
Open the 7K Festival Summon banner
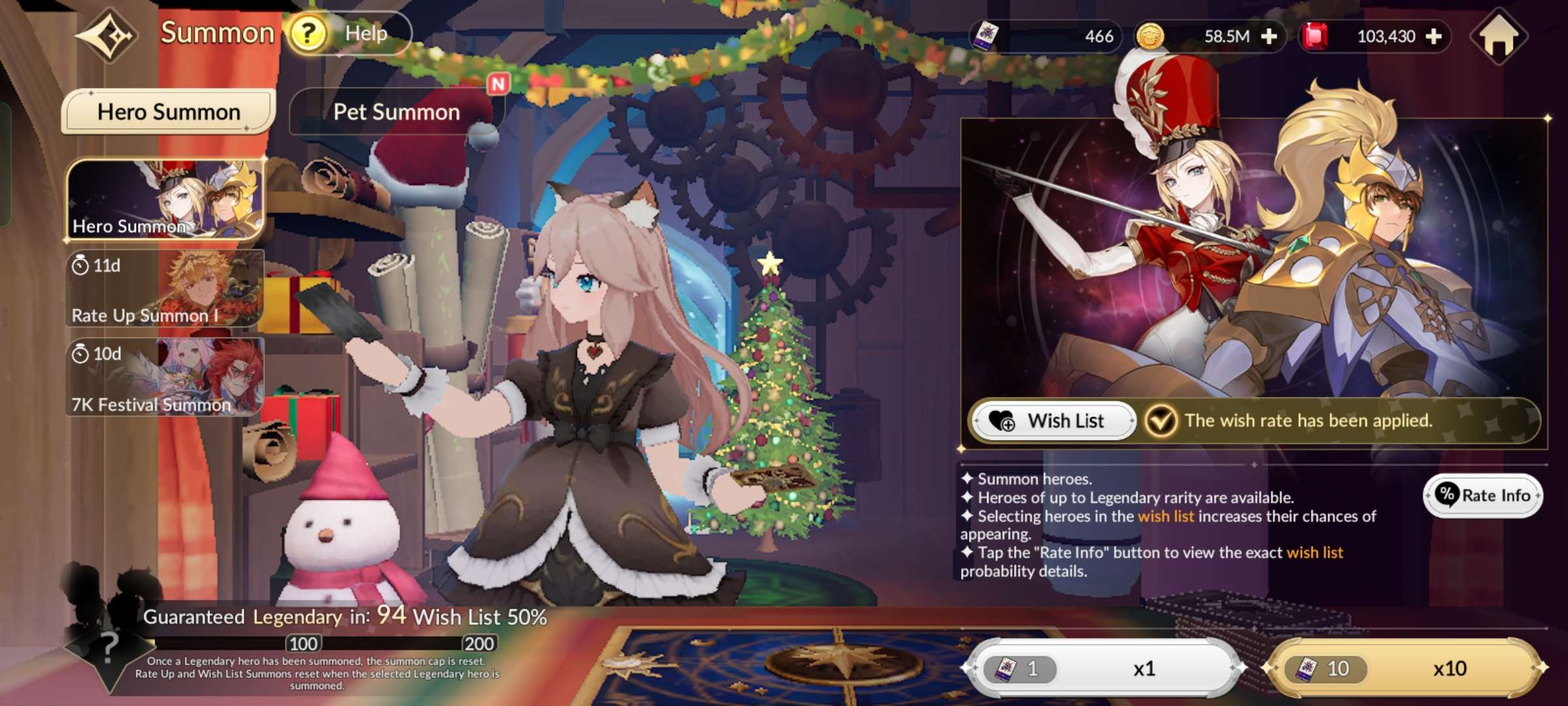[165, 377]
